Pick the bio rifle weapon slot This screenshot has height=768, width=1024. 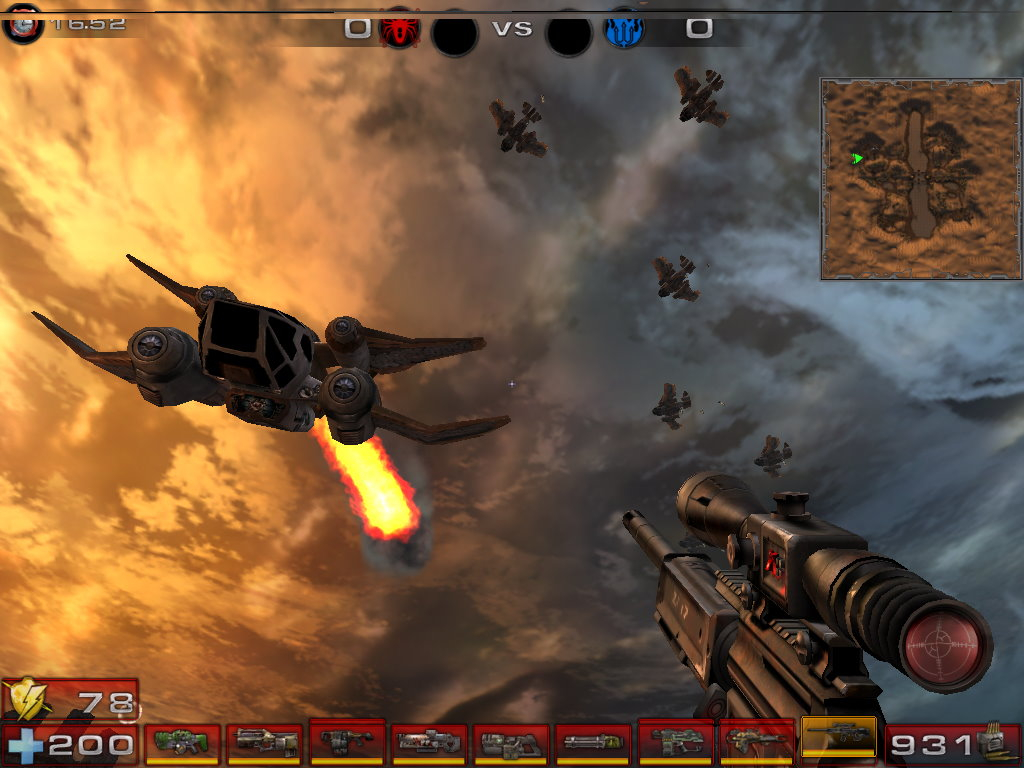(x=346, y=741)
